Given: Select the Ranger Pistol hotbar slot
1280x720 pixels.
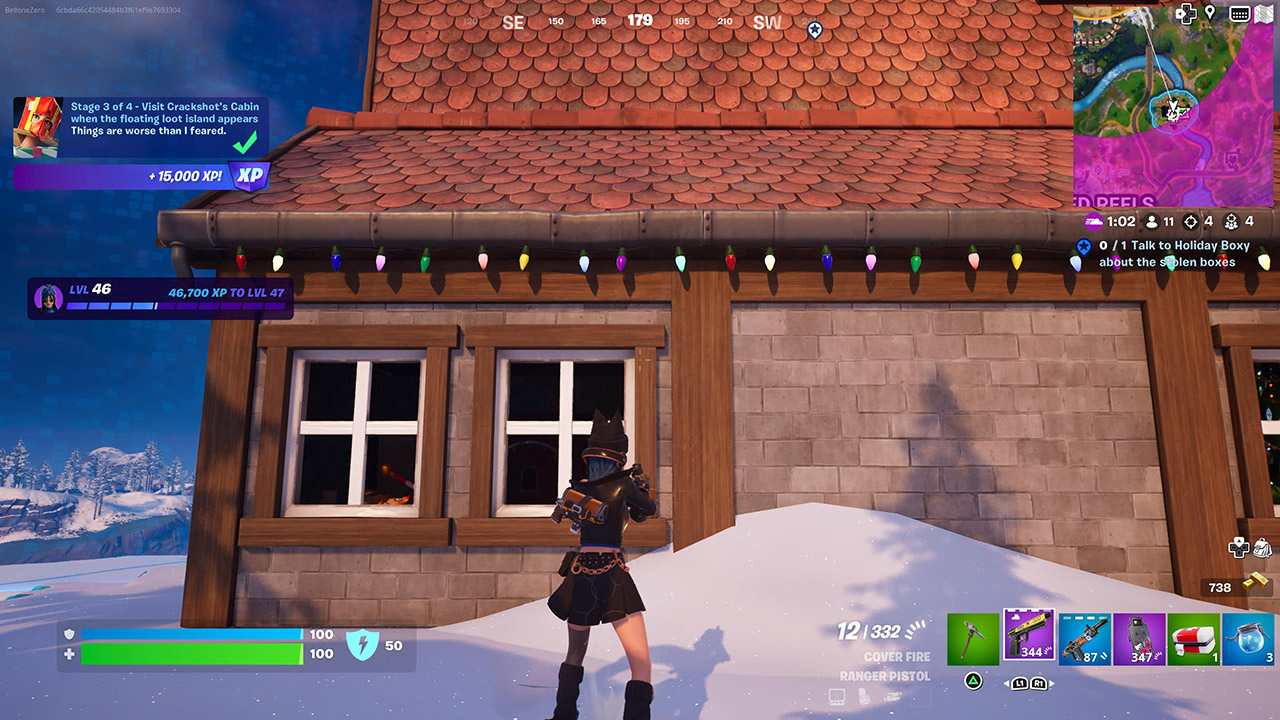Looking at the screenshot, I should [x=1029, y=637].
